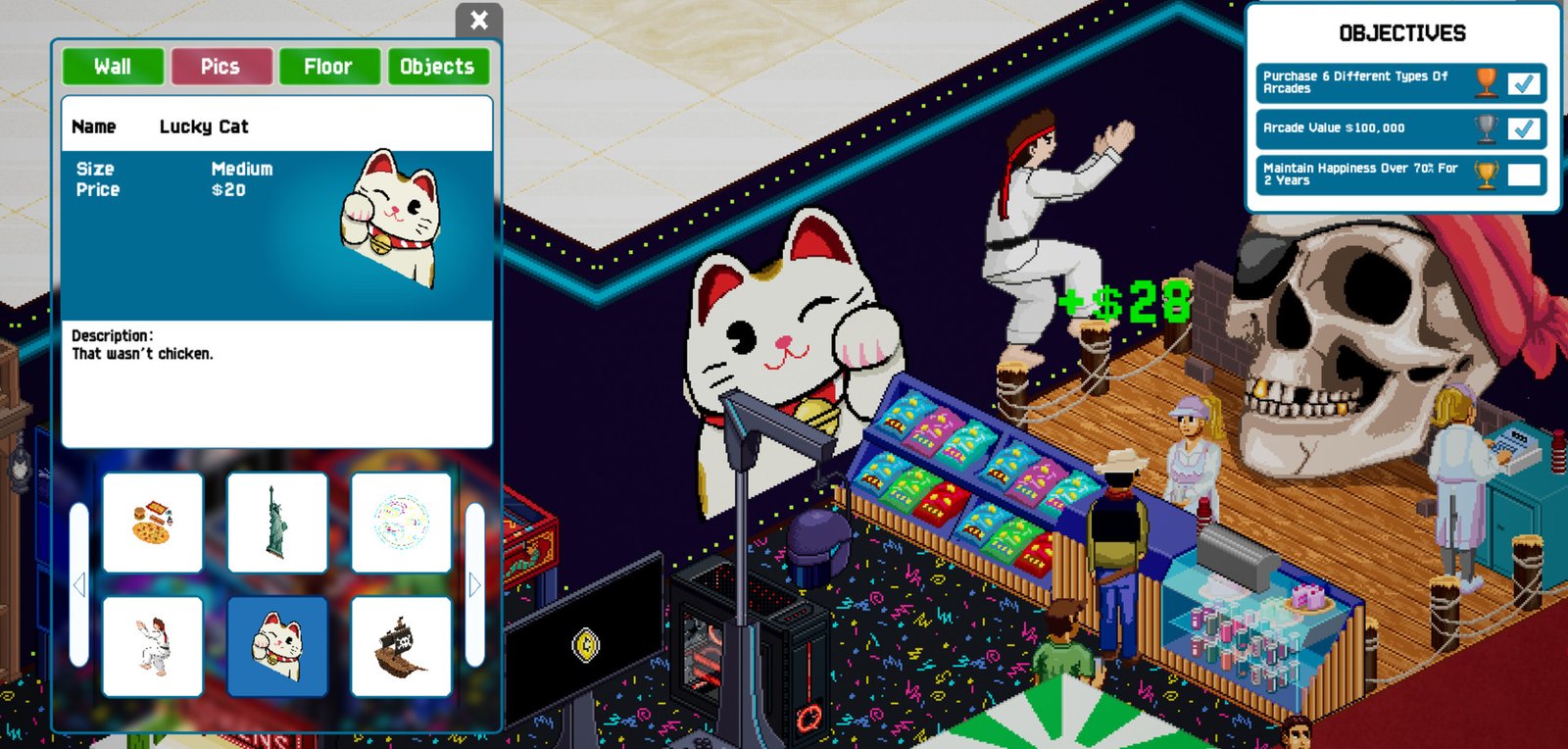Choose the pirate ship picture
Viewport: 1568px width, 749px height.
402,647
